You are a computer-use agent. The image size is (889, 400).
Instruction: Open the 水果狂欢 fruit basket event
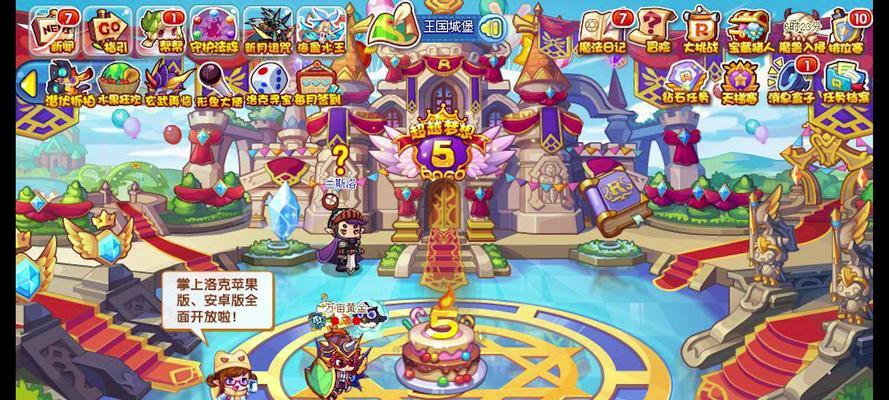(120, 78)
